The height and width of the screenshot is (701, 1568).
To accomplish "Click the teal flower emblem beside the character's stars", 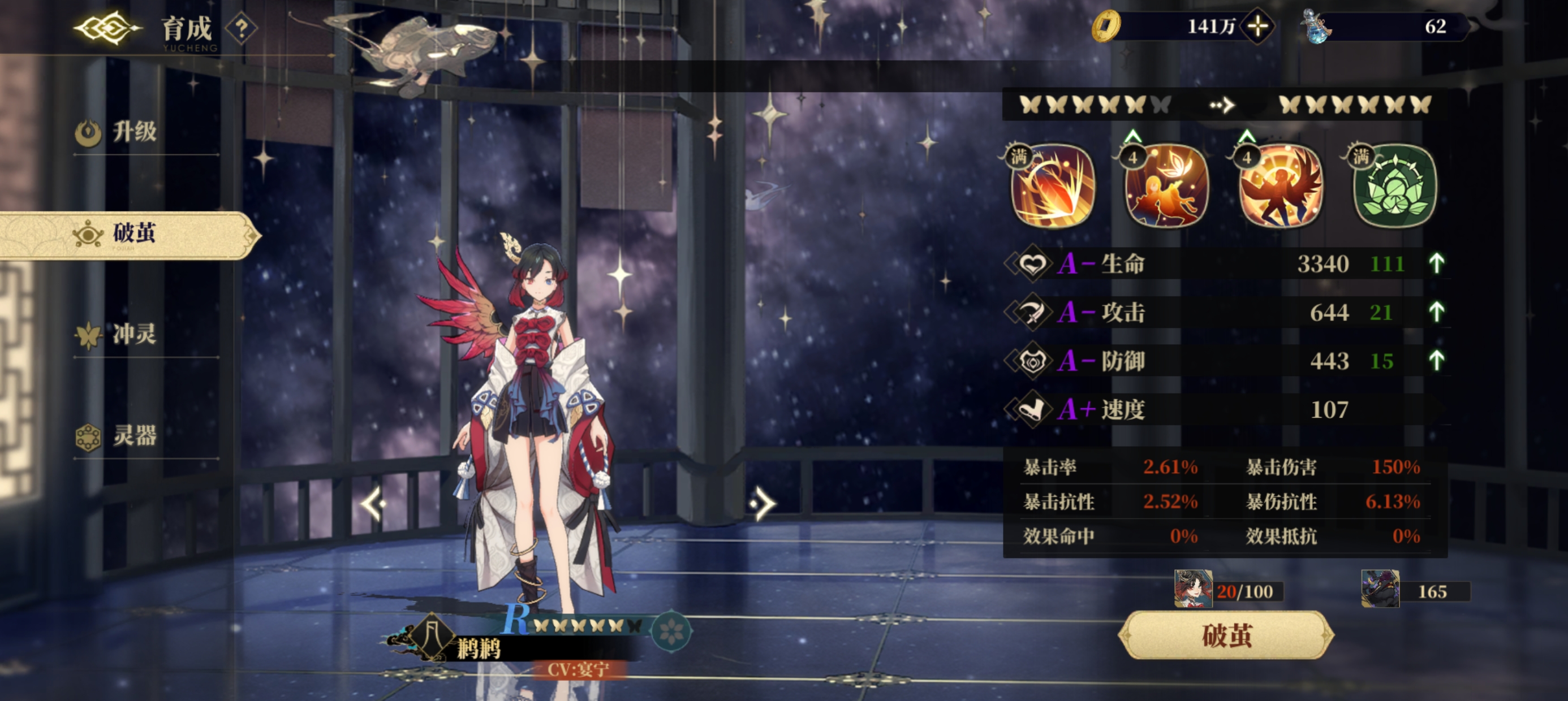I will tap(671, 630).
